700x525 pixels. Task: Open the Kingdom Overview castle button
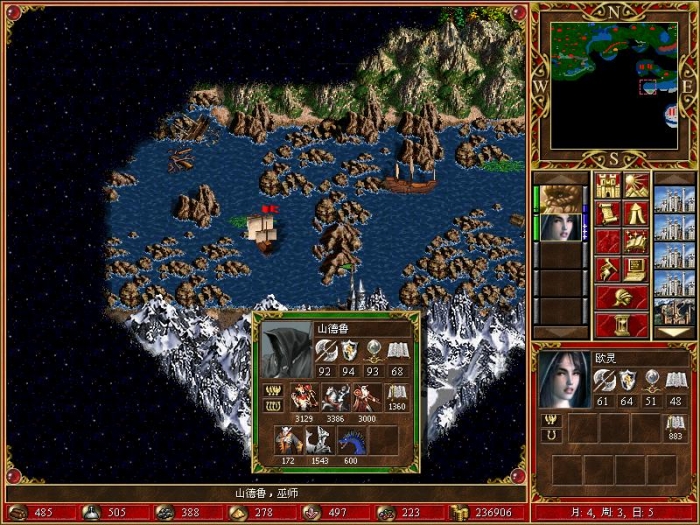point(607,186)
